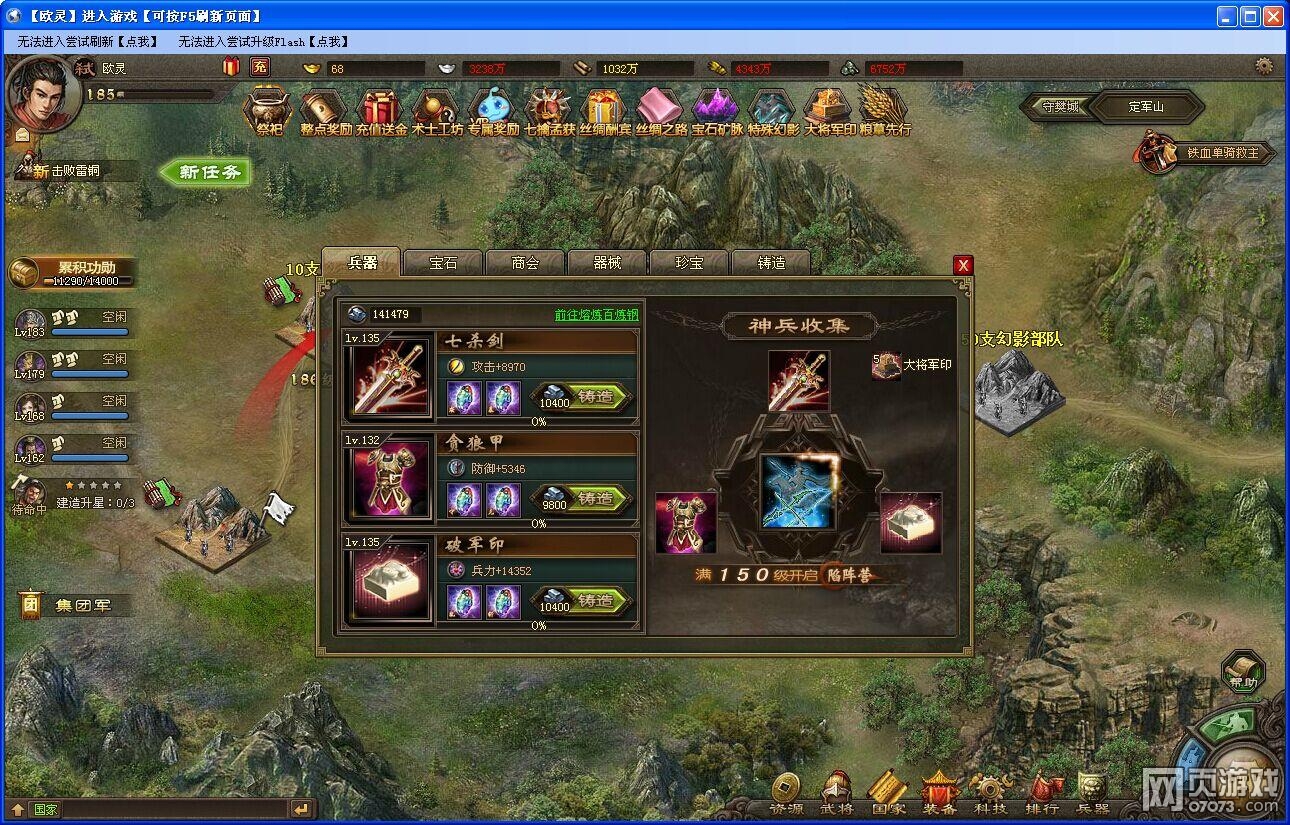The image size is (1290, 825).
Task: Follow the 前往熔炼百炼钢 link
Action: click(596, 314)
